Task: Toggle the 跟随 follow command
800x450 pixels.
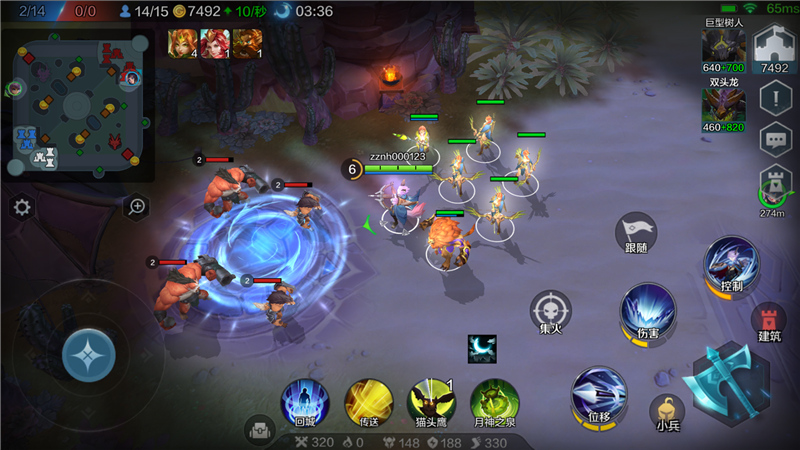Action: (x=637, y=234)
